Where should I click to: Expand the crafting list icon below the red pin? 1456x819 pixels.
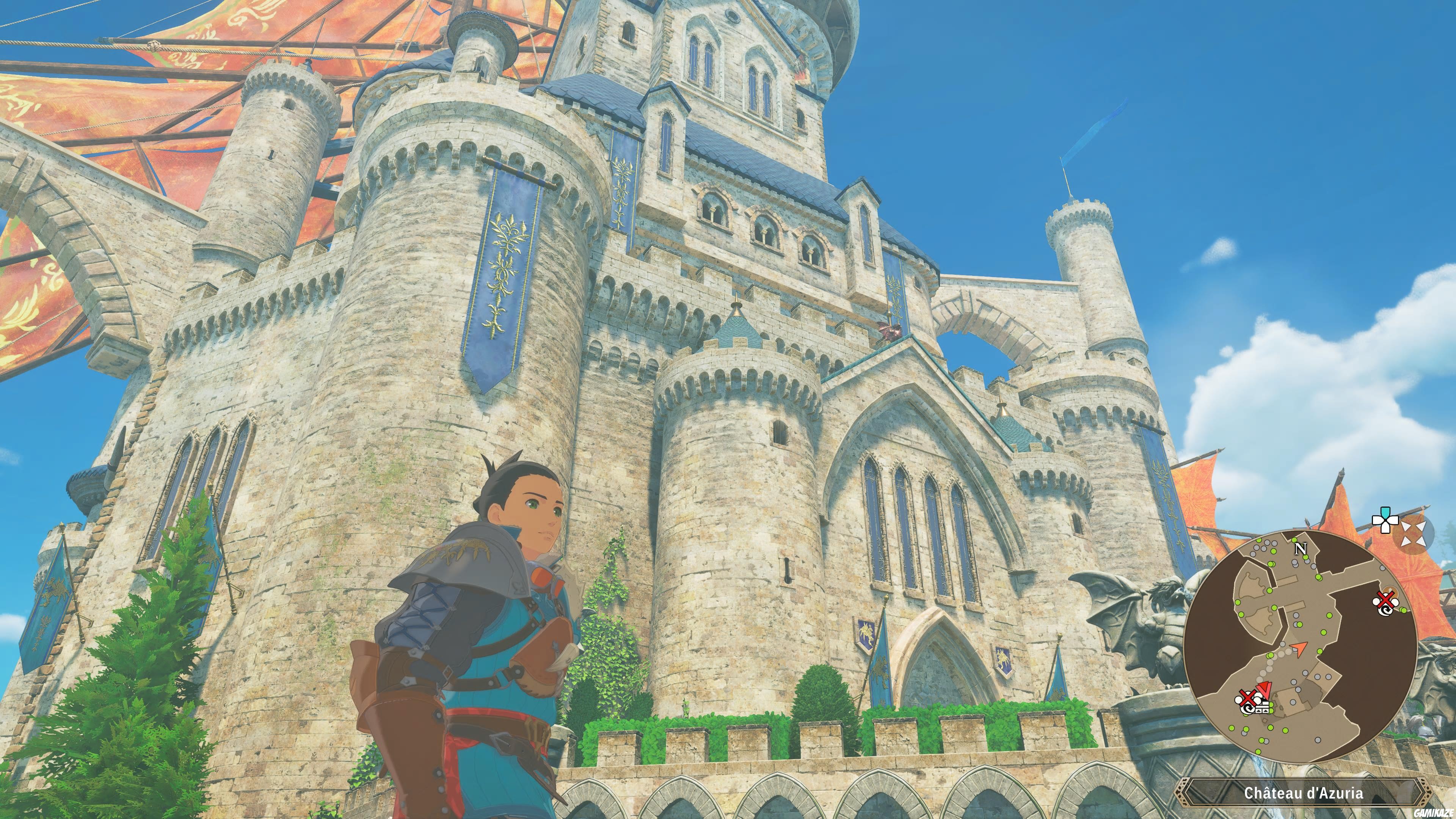[1263, 709]
